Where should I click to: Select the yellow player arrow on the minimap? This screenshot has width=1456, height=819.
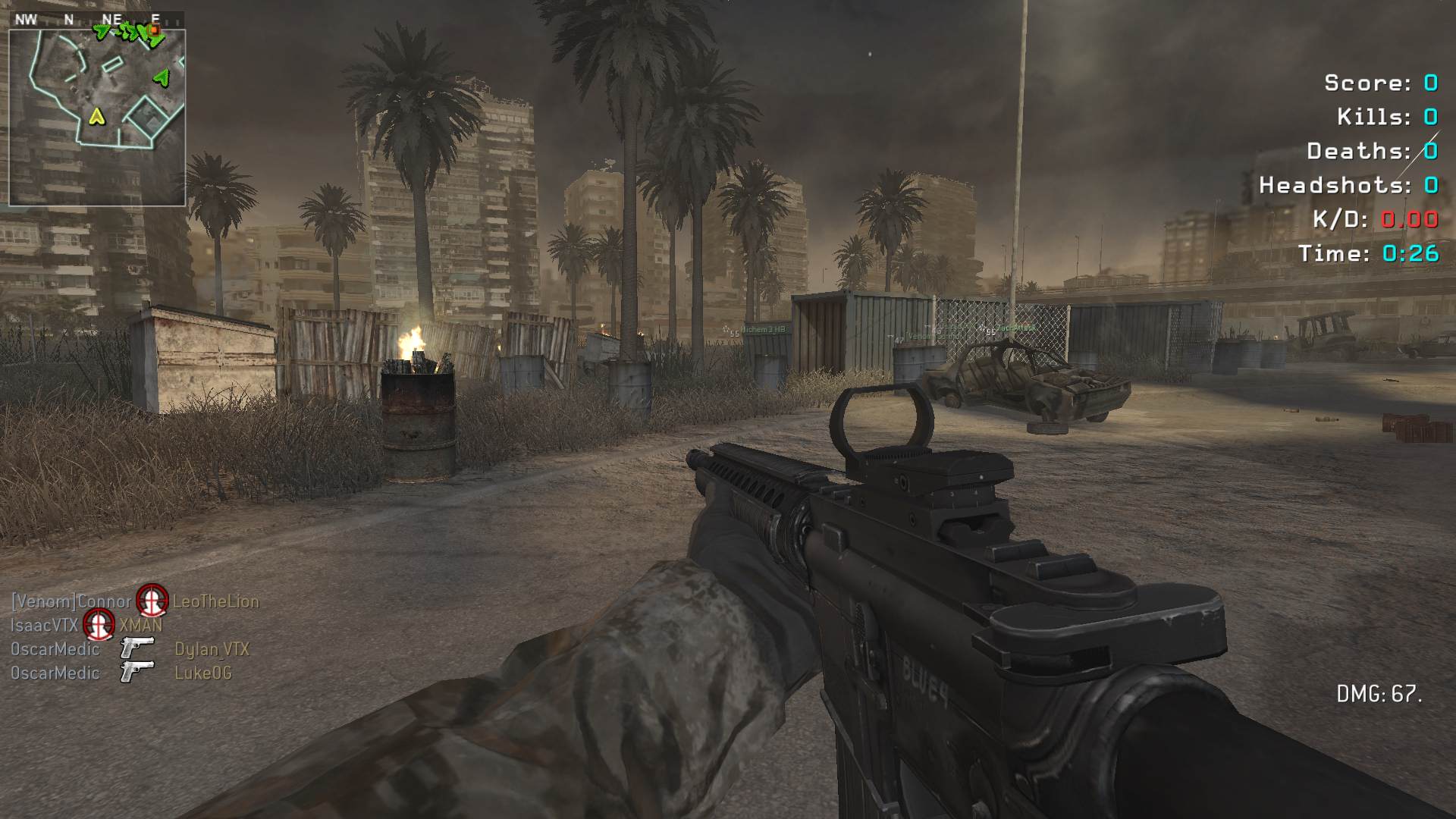pos(96,116)
